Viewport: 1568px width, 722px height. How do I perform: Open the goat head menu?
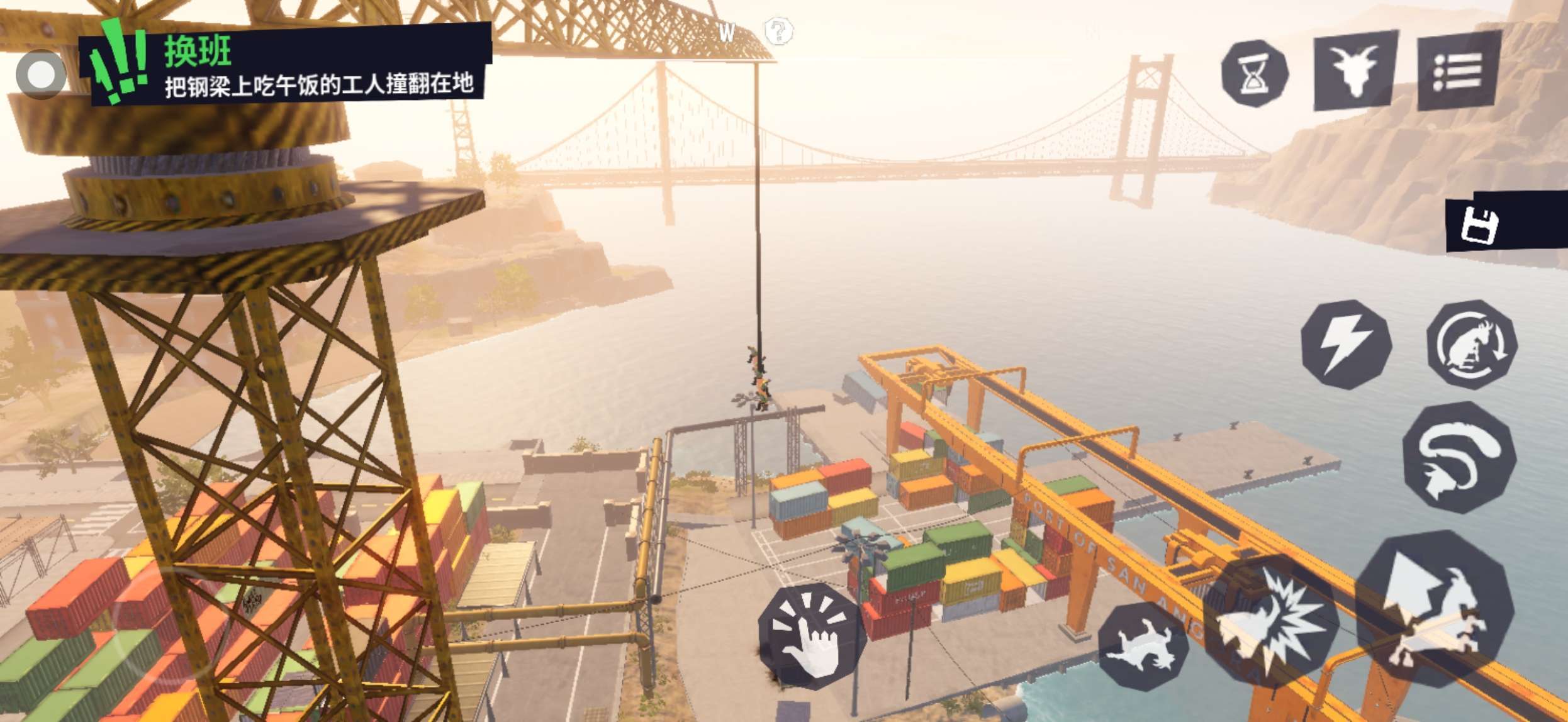click(x=1355, y=69)
